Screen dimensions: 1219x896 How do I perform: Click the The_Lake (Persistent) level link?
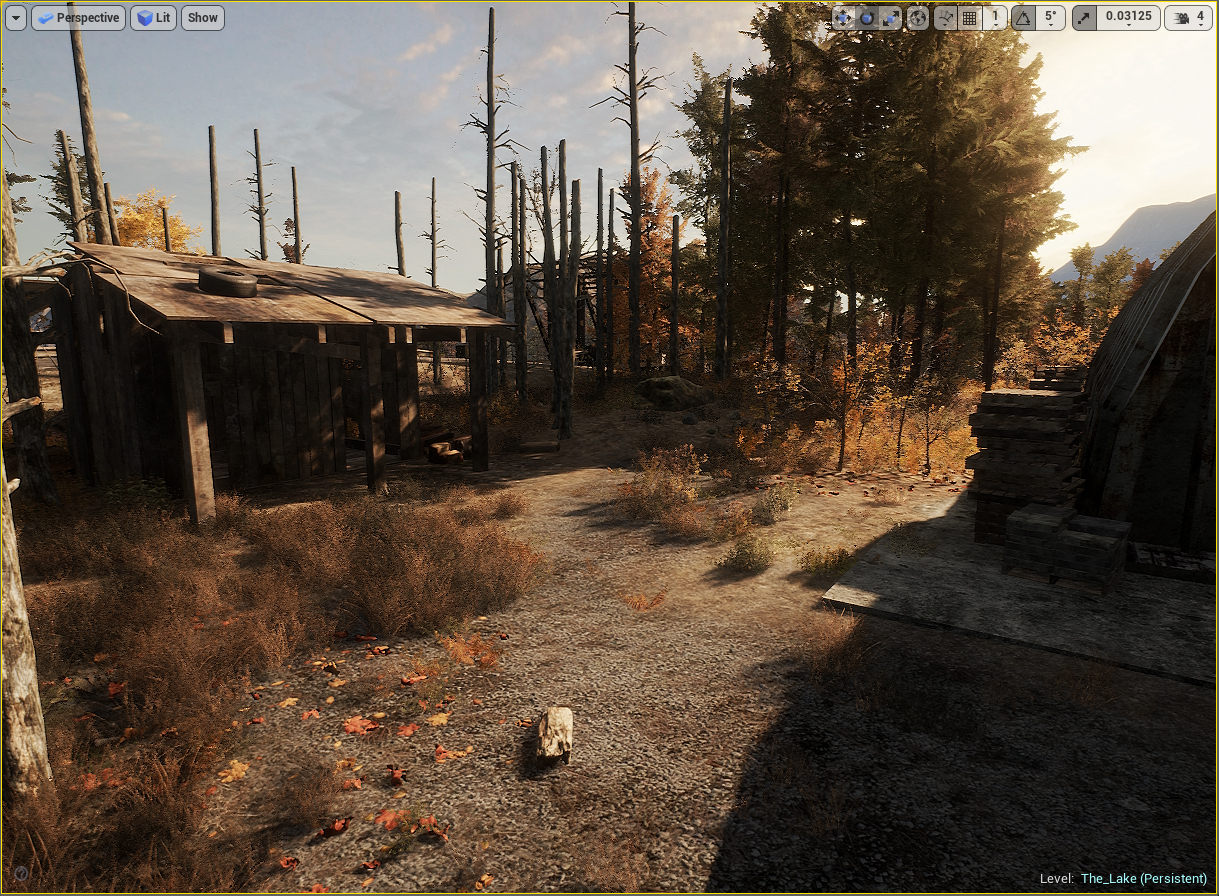[1143, 878]
